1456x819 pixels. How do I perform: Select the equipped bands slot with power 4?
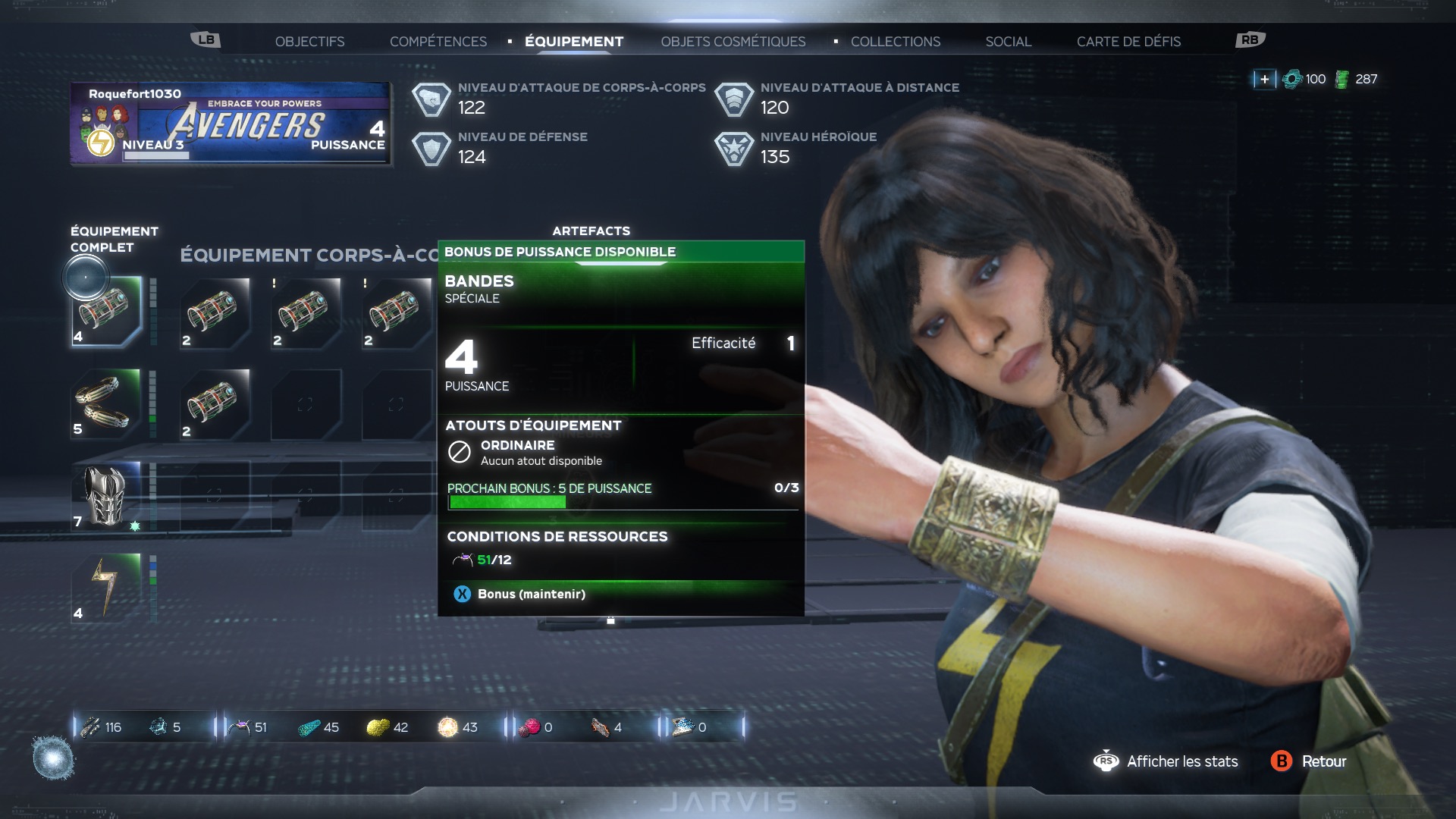[x=106, y=312]
